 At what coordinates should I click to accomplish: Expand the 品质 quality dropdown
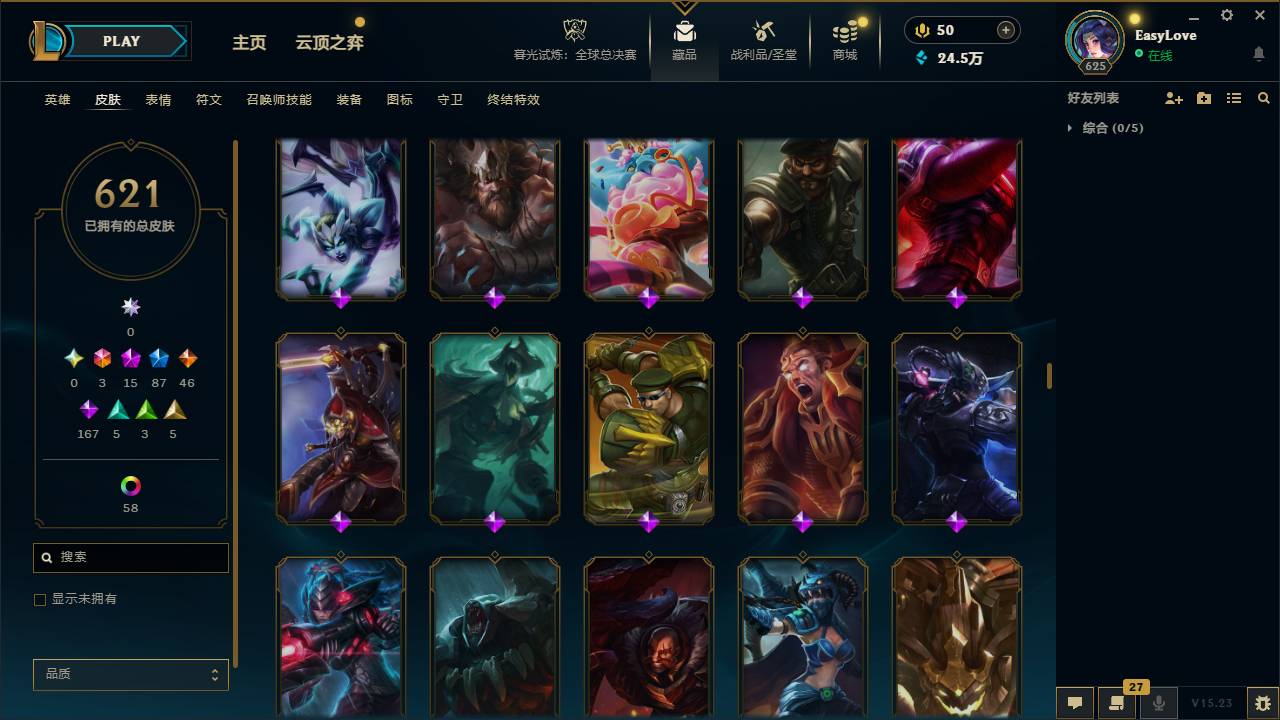click(x=130, y=674)
